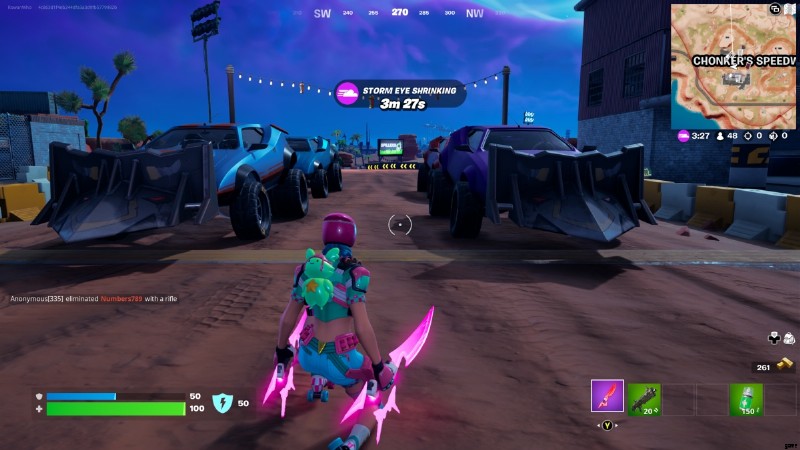Equip the green shotgun in the hotbar
The height and width of the screenshot is (450, 800).
(x=643, y=397)
